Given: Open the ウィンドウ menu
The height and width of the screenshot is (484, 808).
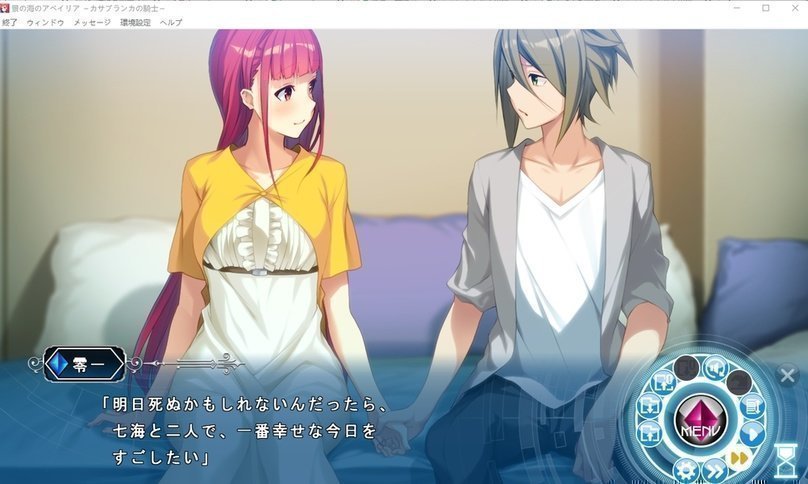Looking at the screenshot, I should [45, 21].
